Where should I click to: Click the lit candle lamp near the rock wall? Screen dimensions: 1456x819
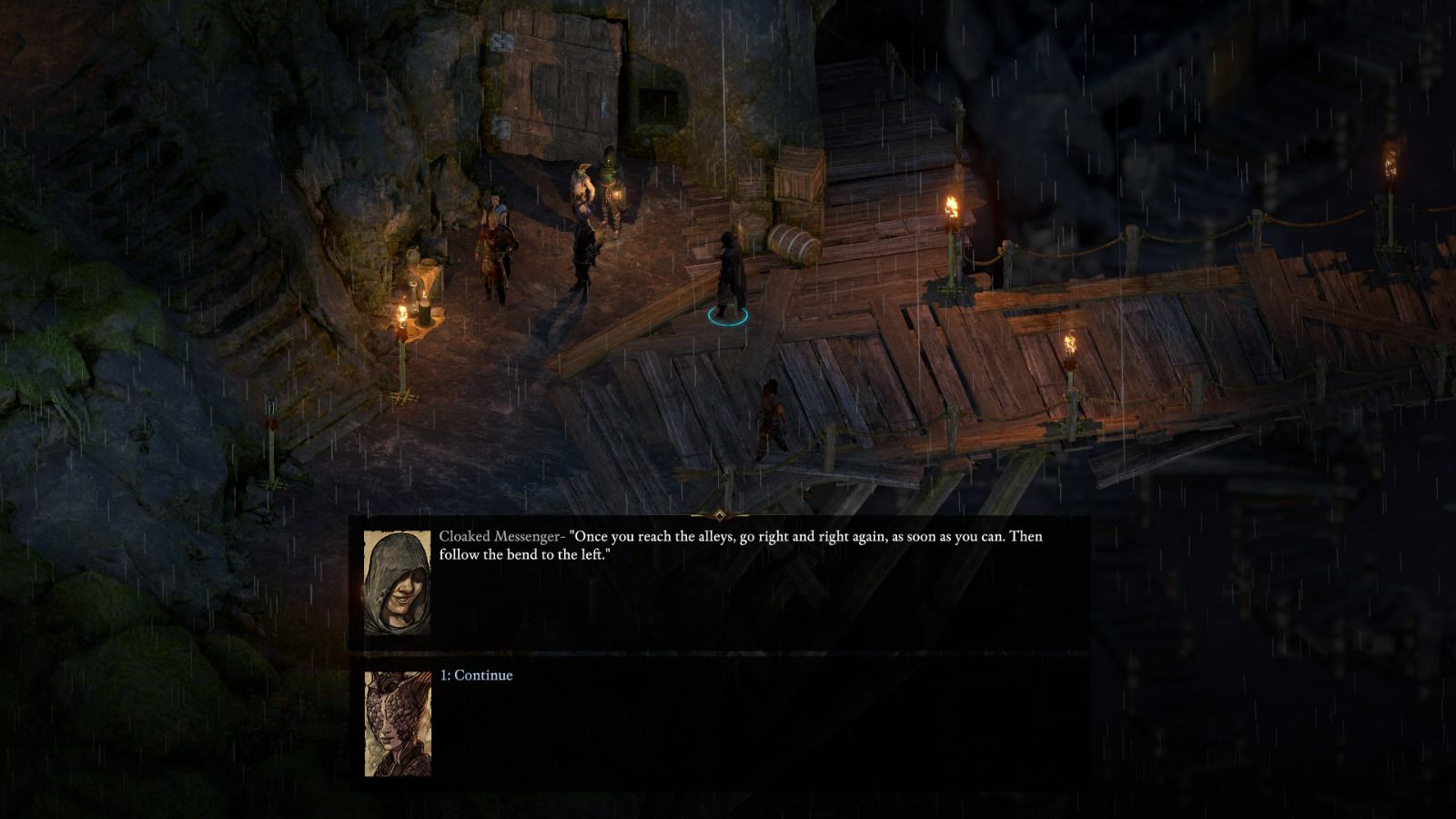[403, 314]
